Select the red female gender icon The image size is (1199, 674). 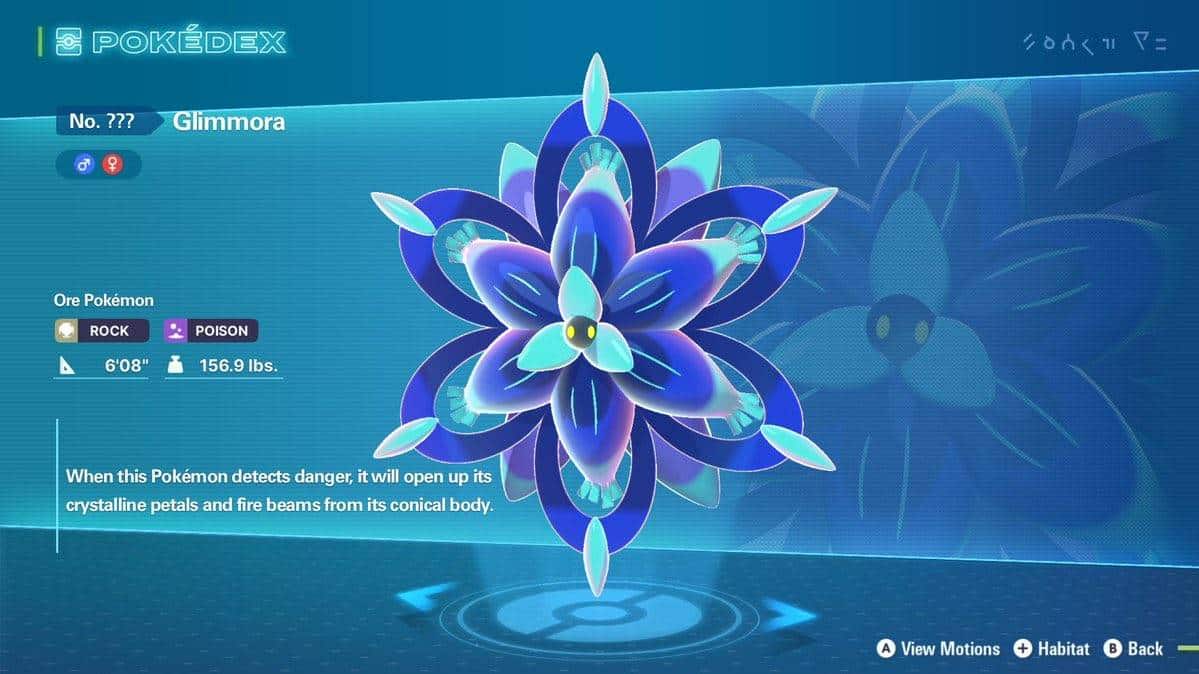[112, 164]
